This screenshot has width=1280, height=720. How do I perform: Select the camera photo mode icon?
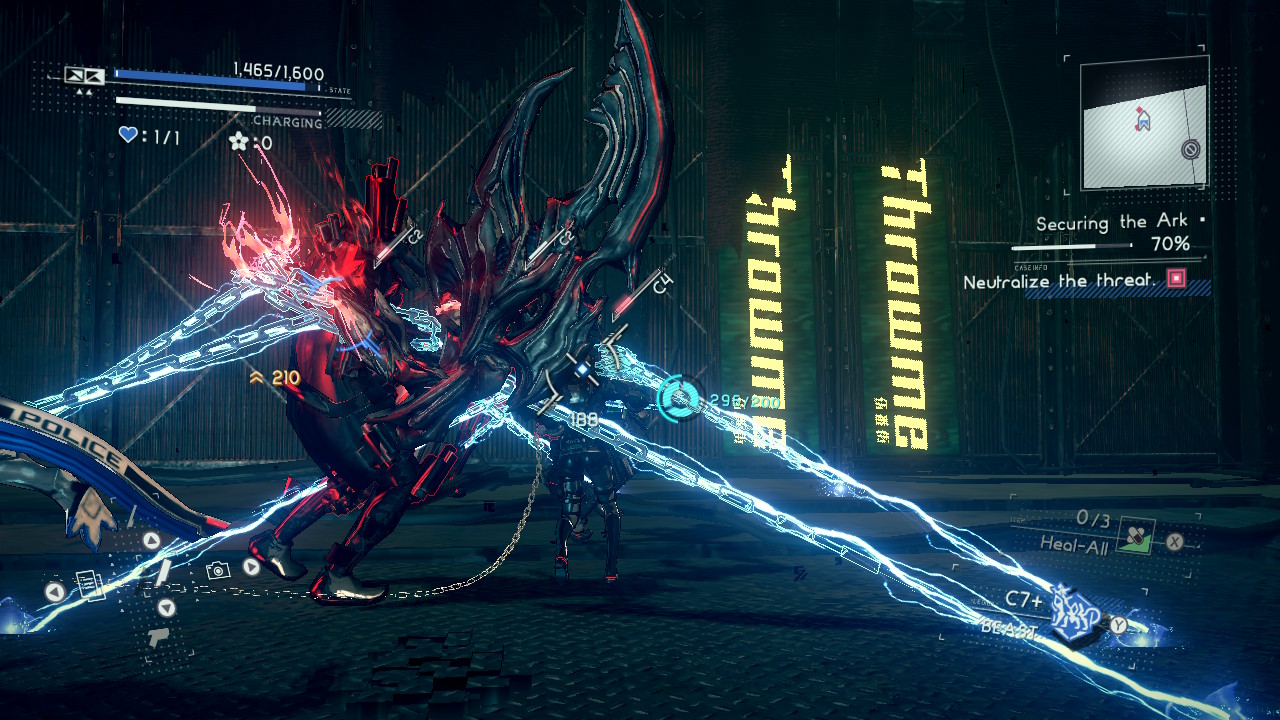point(218,569)
